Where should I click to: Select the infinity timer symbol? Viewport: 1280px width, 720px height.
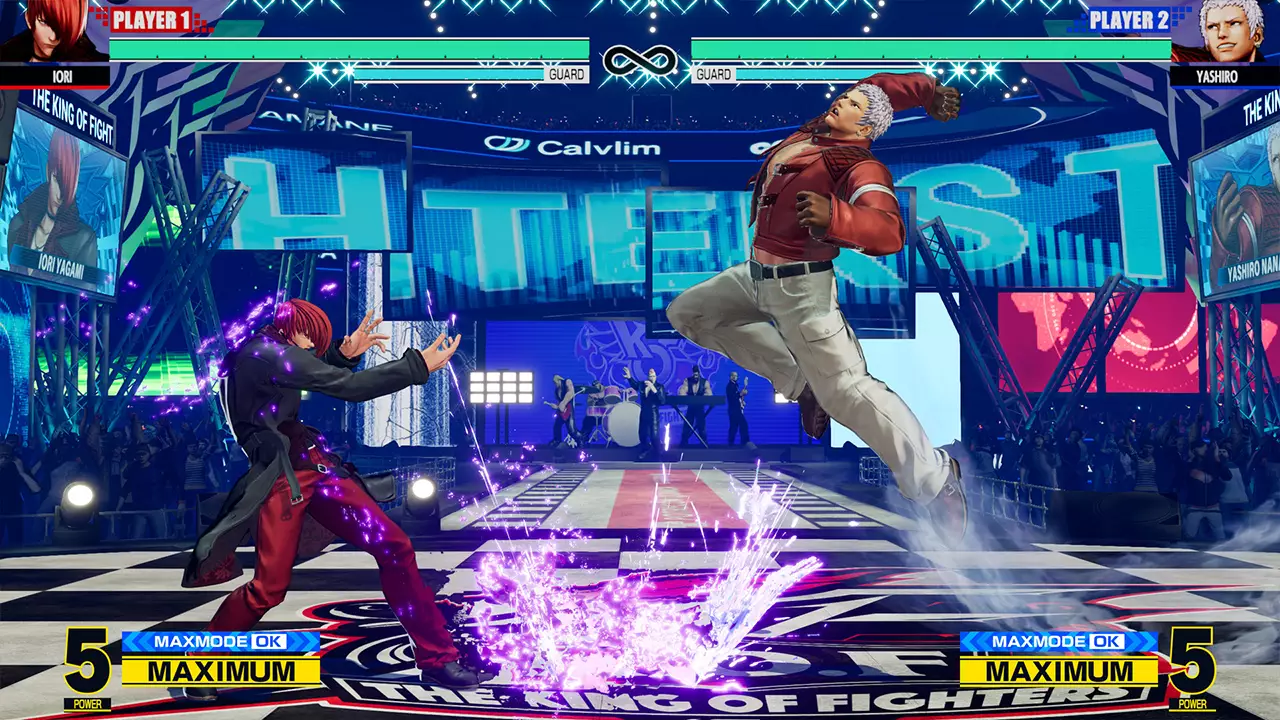[x=639, y=58]
